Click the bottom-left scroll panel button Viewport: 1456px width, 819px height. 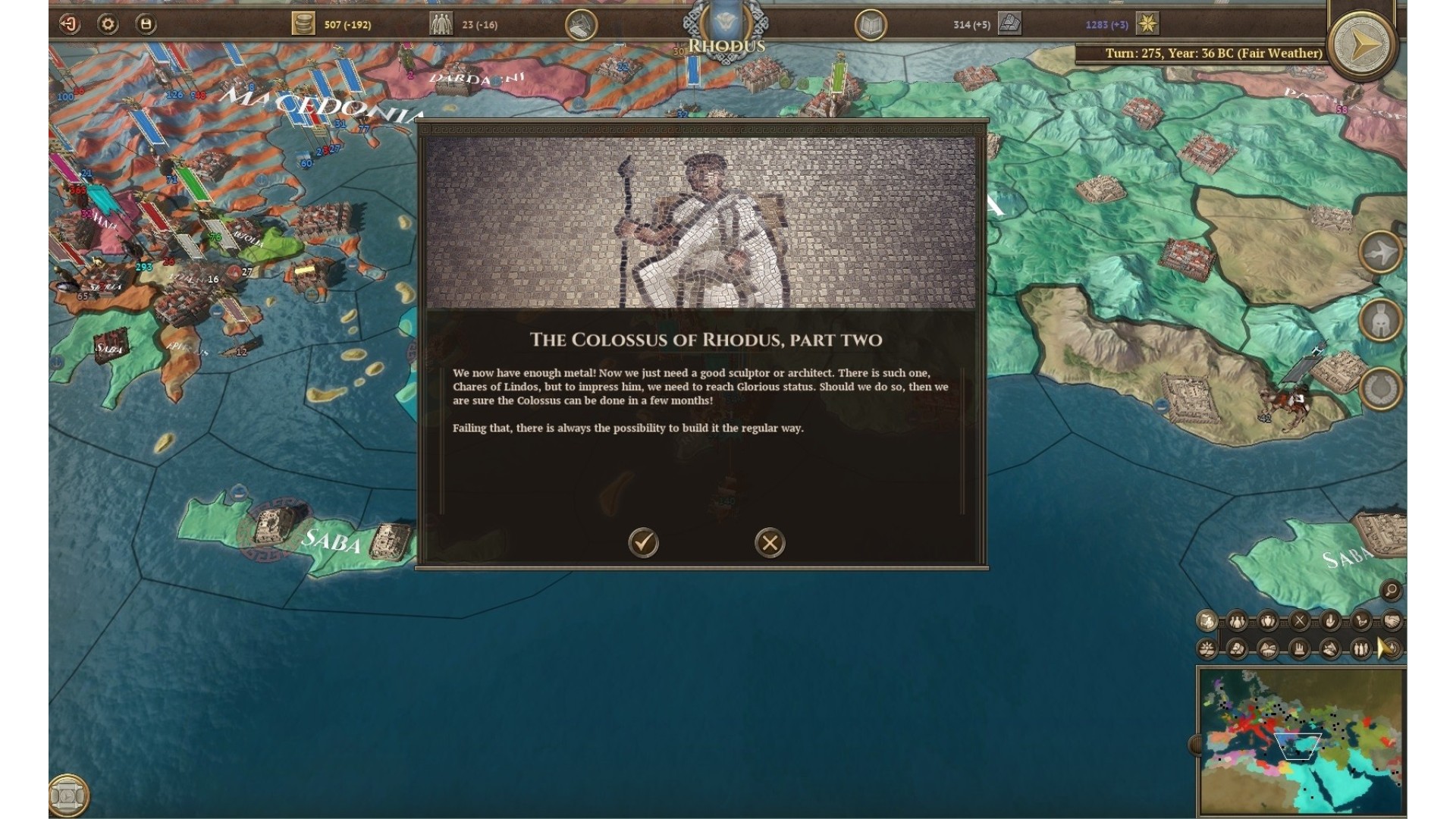(x=68, y=795)
